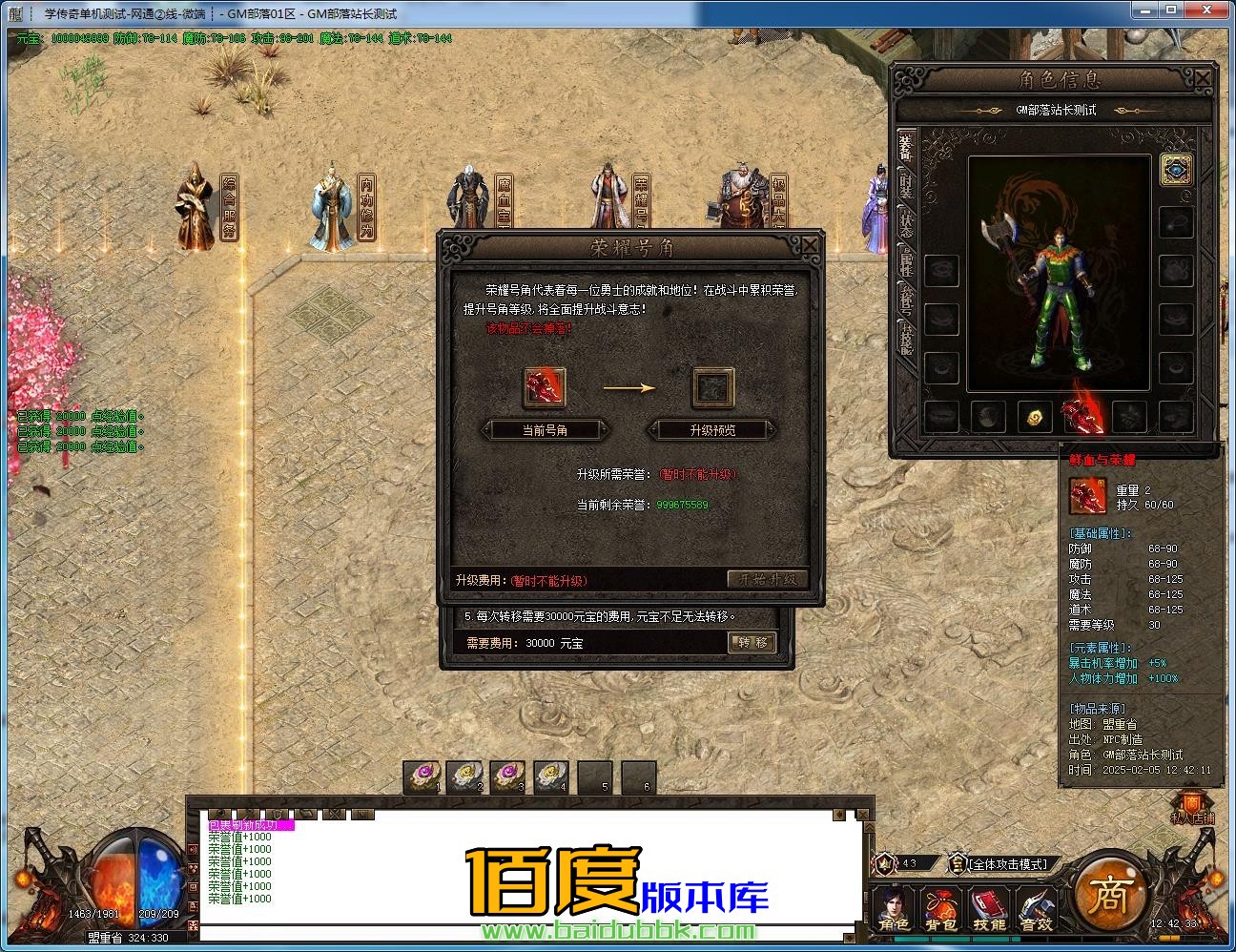Select the potion in quick slot 1
This screenshot has height=952, width=1236.
pos(423,778)
